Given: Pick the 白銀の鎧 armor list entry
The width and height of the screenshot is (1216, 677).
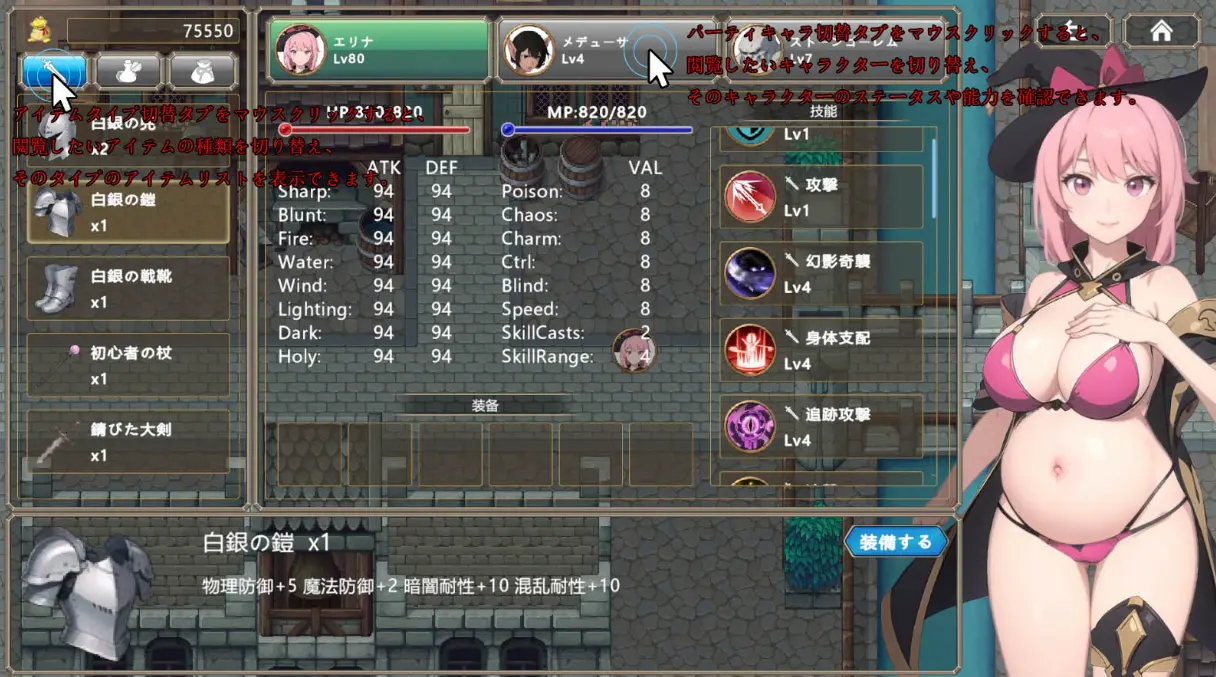Looking at the screenshot, I should point(128,212).
